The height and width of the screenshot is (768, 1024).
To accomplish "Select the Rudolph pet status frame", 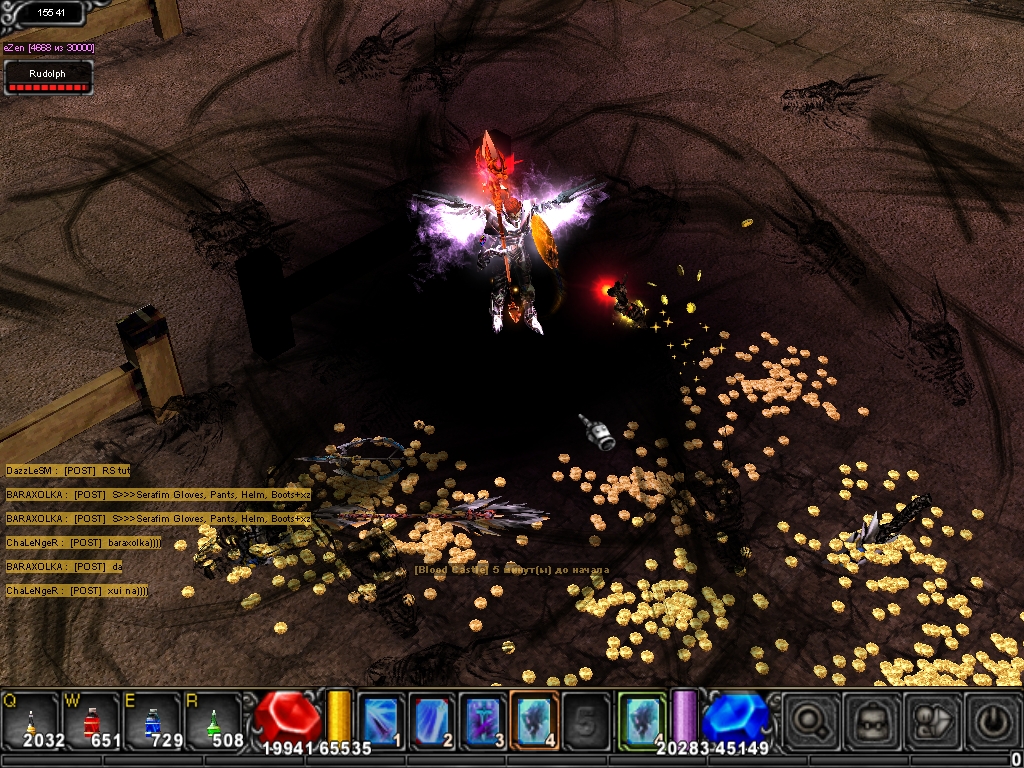I will (48, 77).
